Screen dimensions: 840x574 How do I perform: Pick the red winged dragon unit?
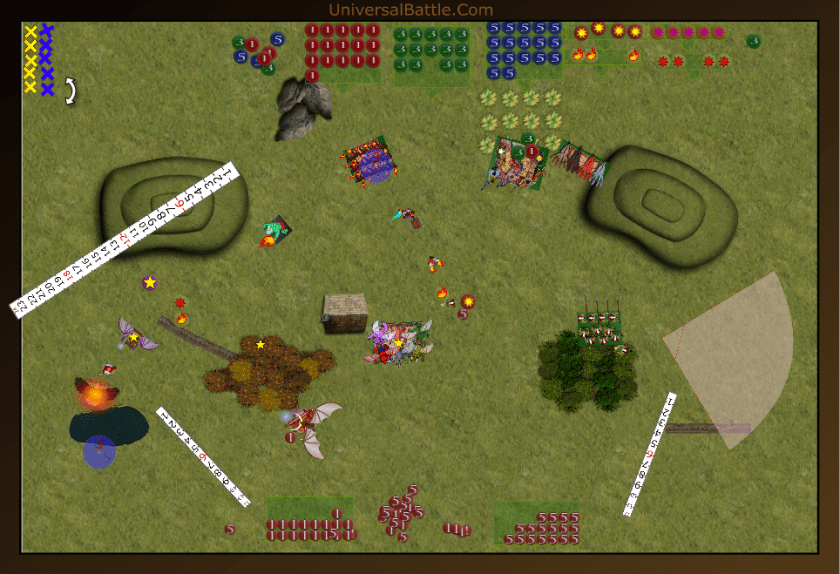(x=313, y=424)
